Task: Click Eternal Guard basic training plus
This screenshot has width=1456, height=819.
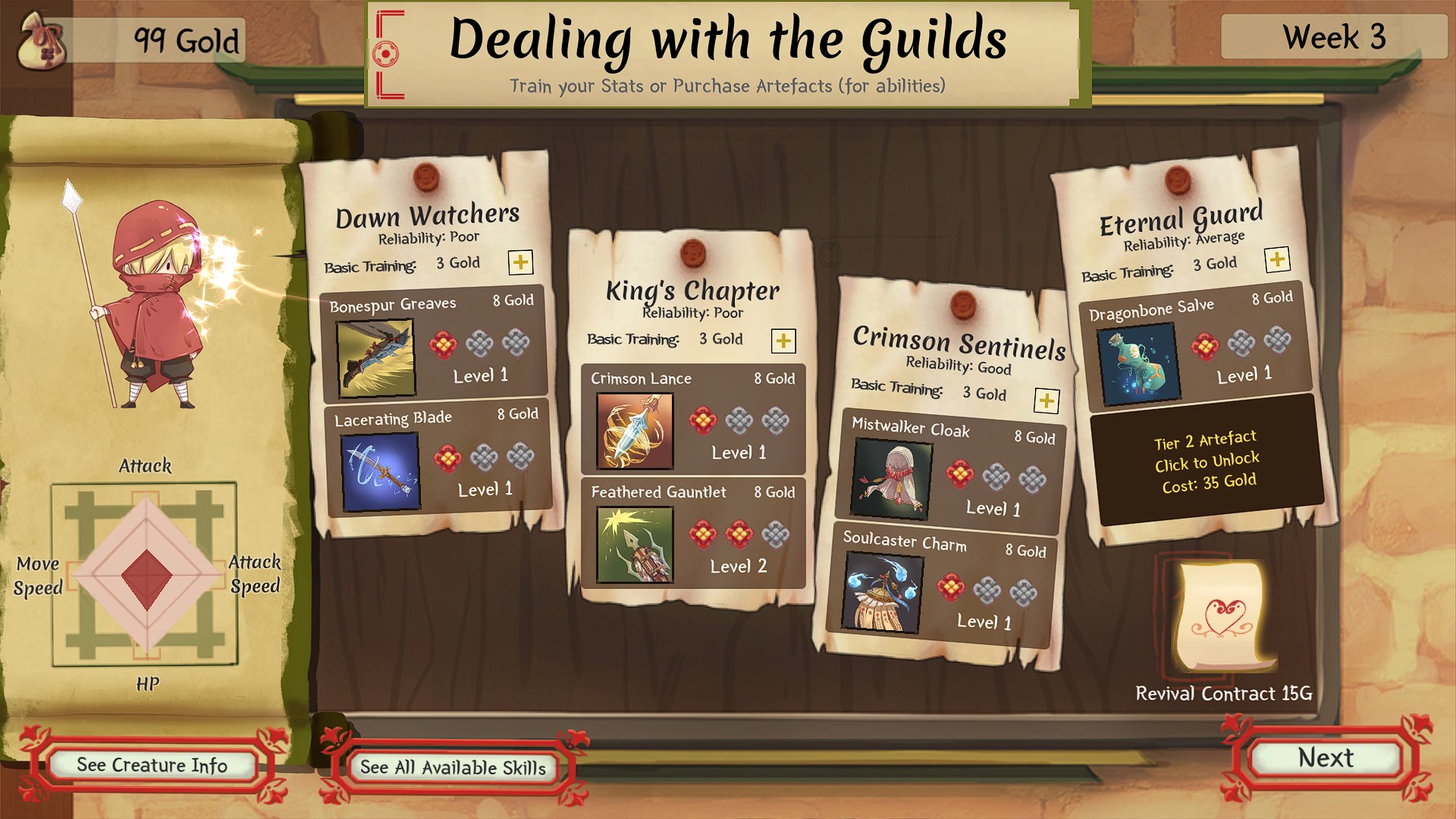Action: 1277,260
